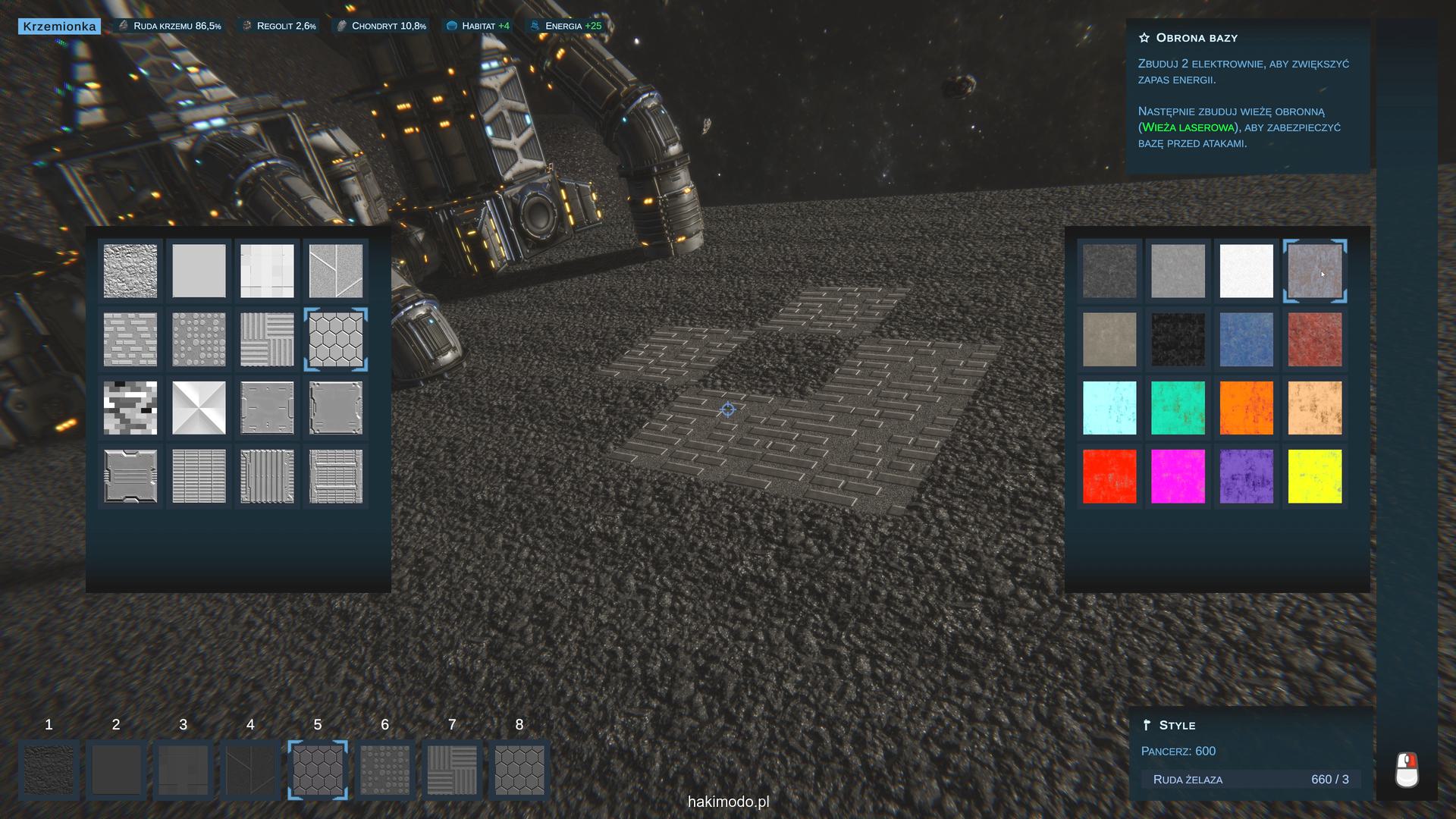Activate hotbar slot 6 studded texture
The height and width of the screenshot is (819, 1456).
coord(385,770)
